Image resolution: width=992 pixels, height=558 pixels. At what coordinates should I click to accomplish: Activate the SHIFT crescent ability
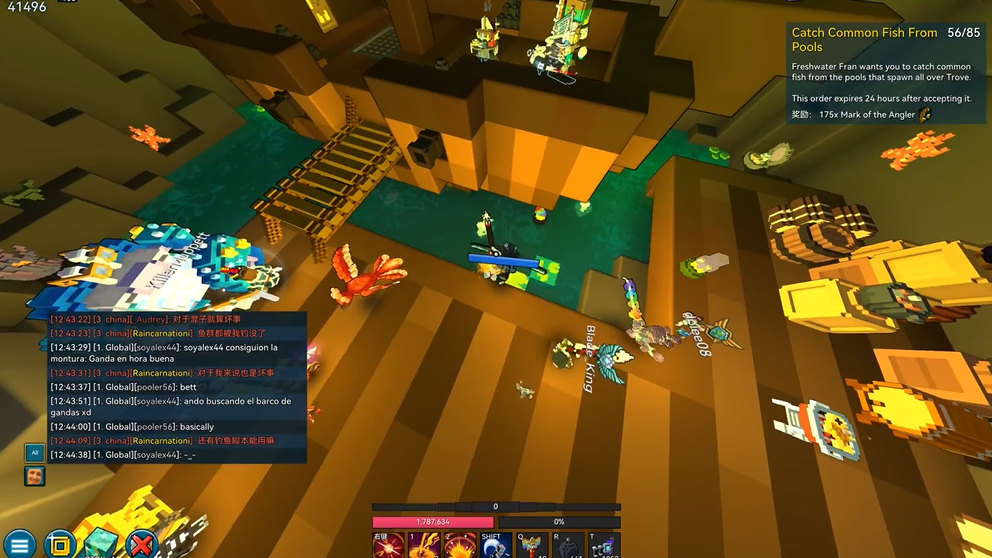click(496, 546)
